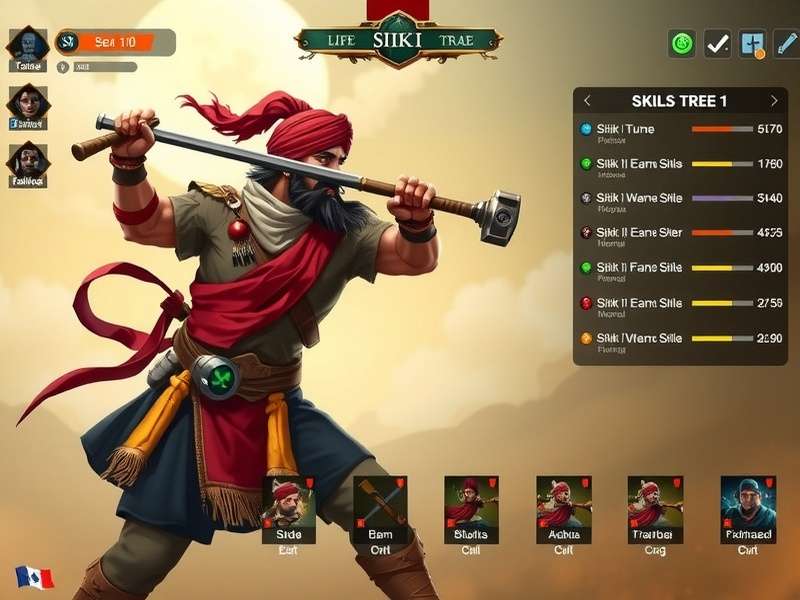
Task: Choose the bearded character portrait on left side
Action: (28, 162)
